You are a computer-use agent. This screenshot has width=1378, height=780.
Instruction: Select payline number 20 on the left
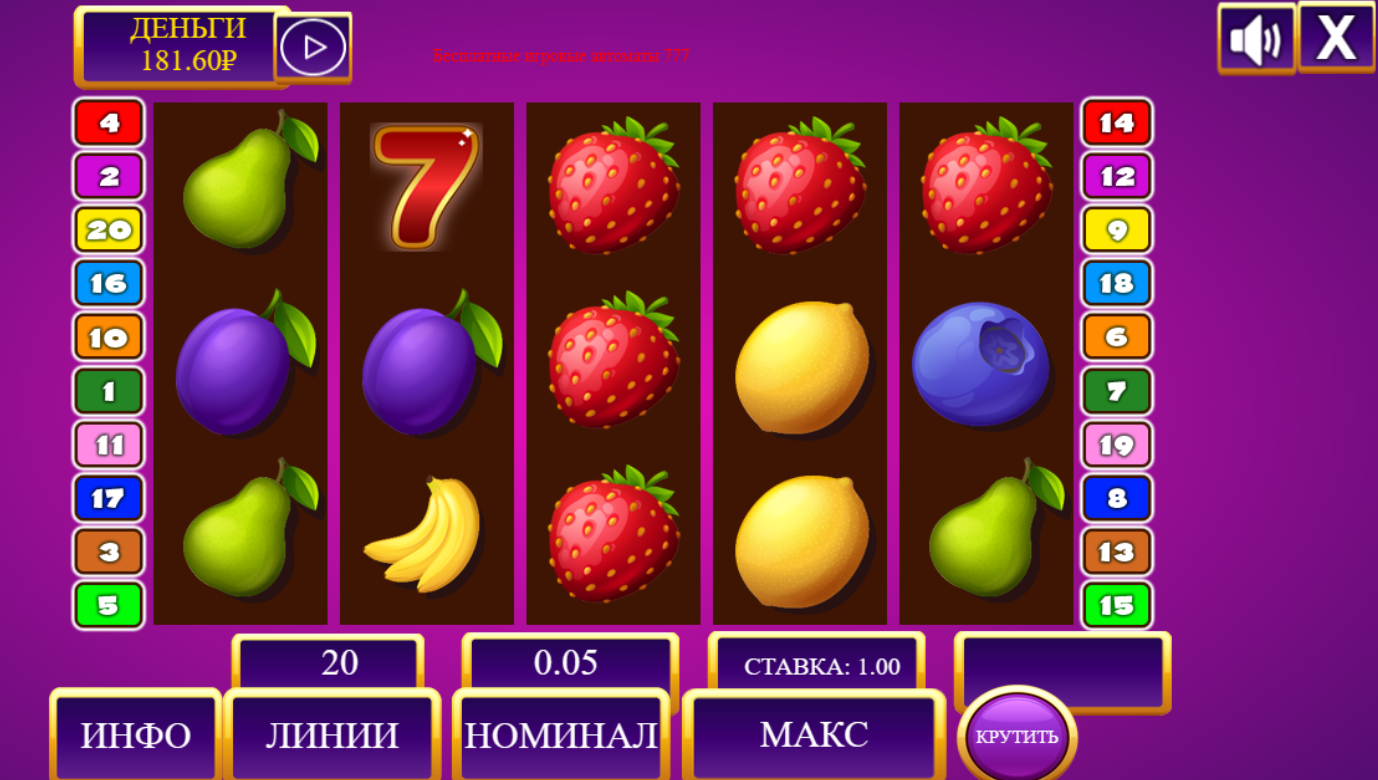point(107,229)
